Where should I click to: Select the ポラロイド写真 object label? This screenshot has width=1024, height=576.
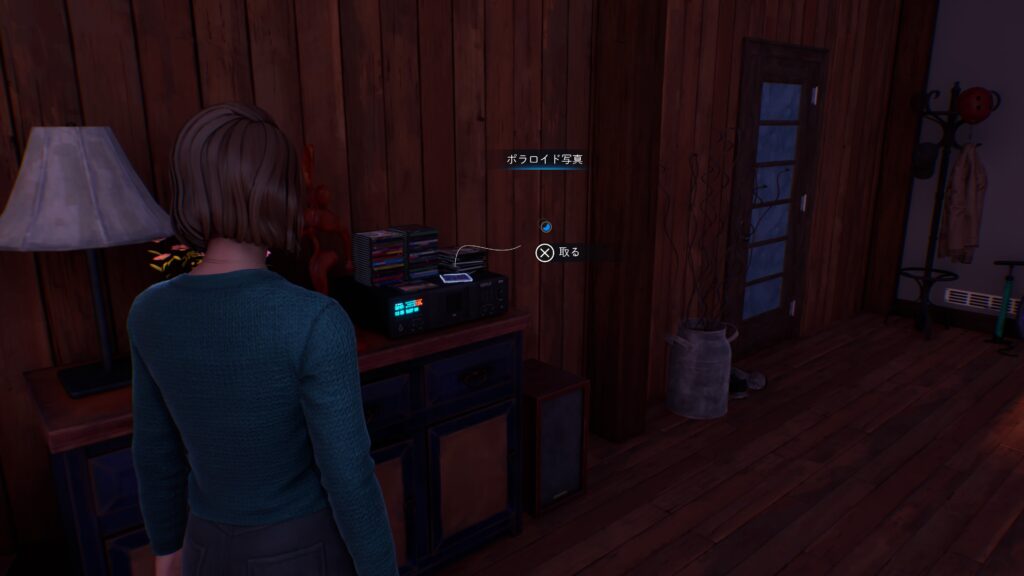coord(544,159)
